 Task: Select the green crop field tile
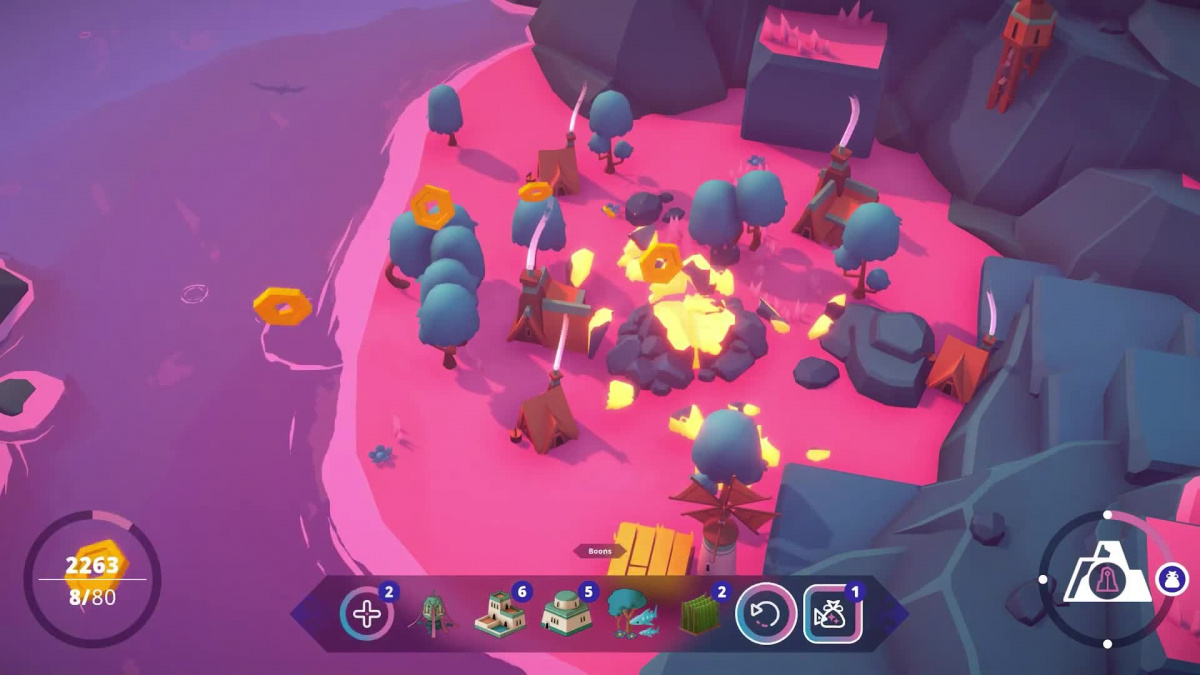coord(700,615)
